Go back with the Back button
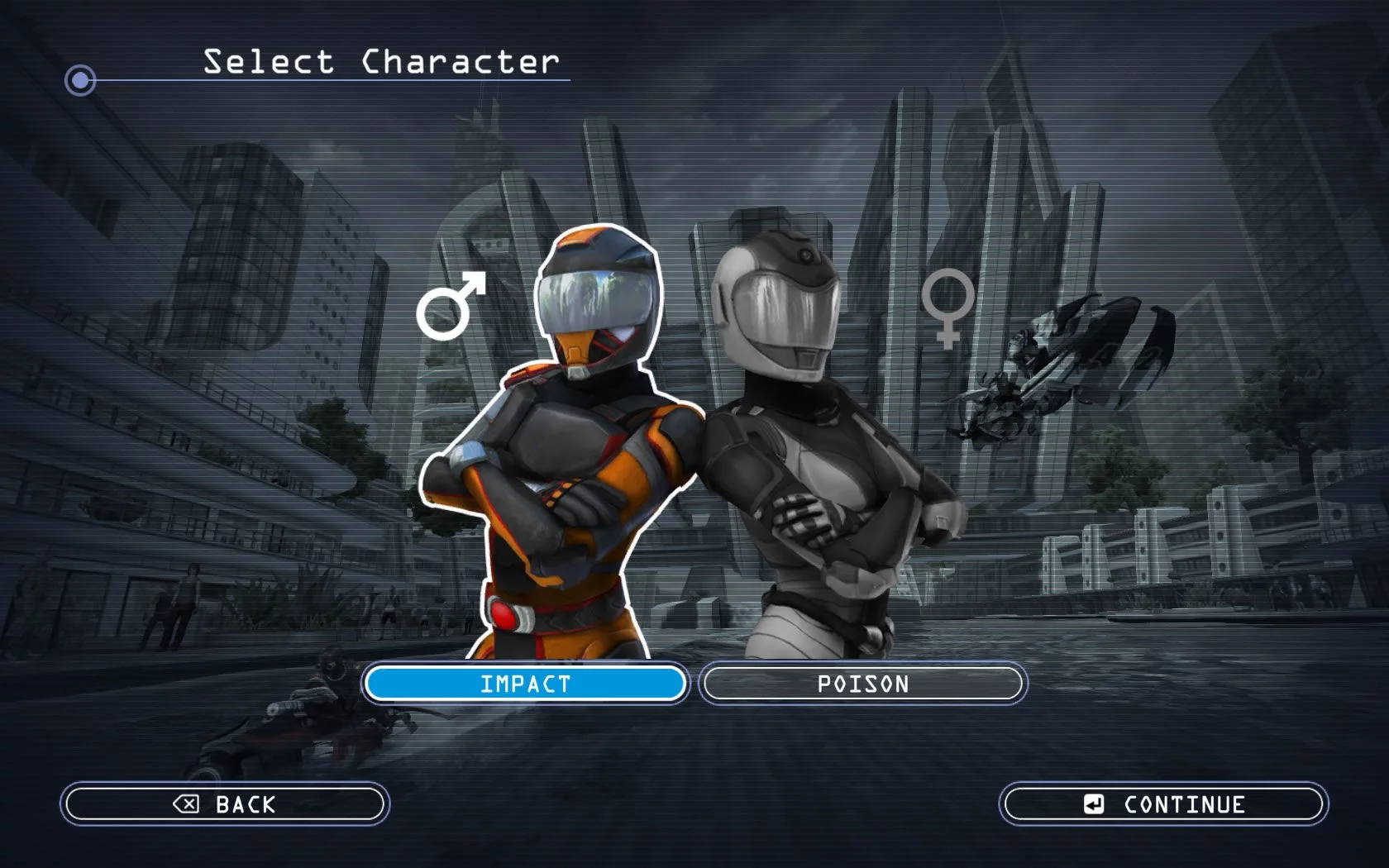 pos(224,804)
